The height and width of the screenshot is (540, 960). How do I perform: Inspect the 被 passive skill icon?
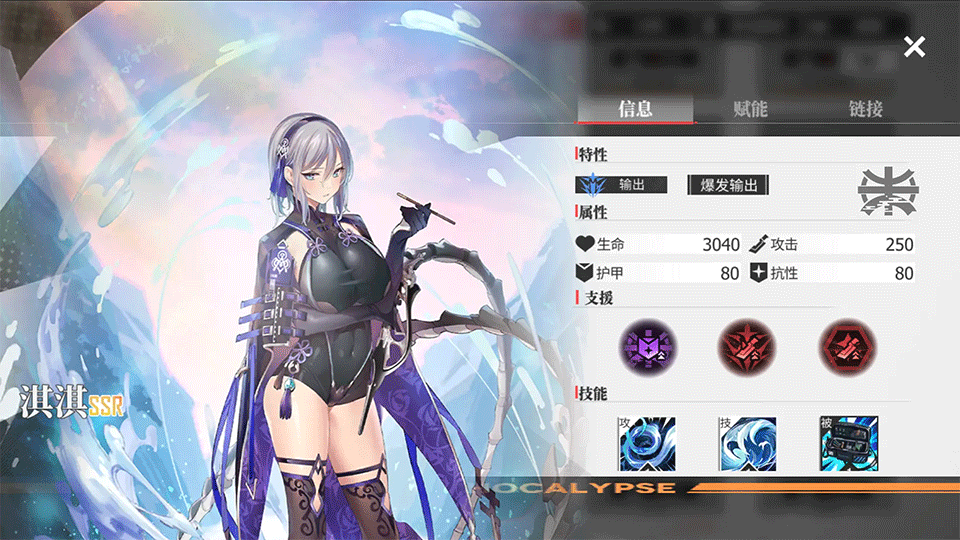tap(847, 443)
